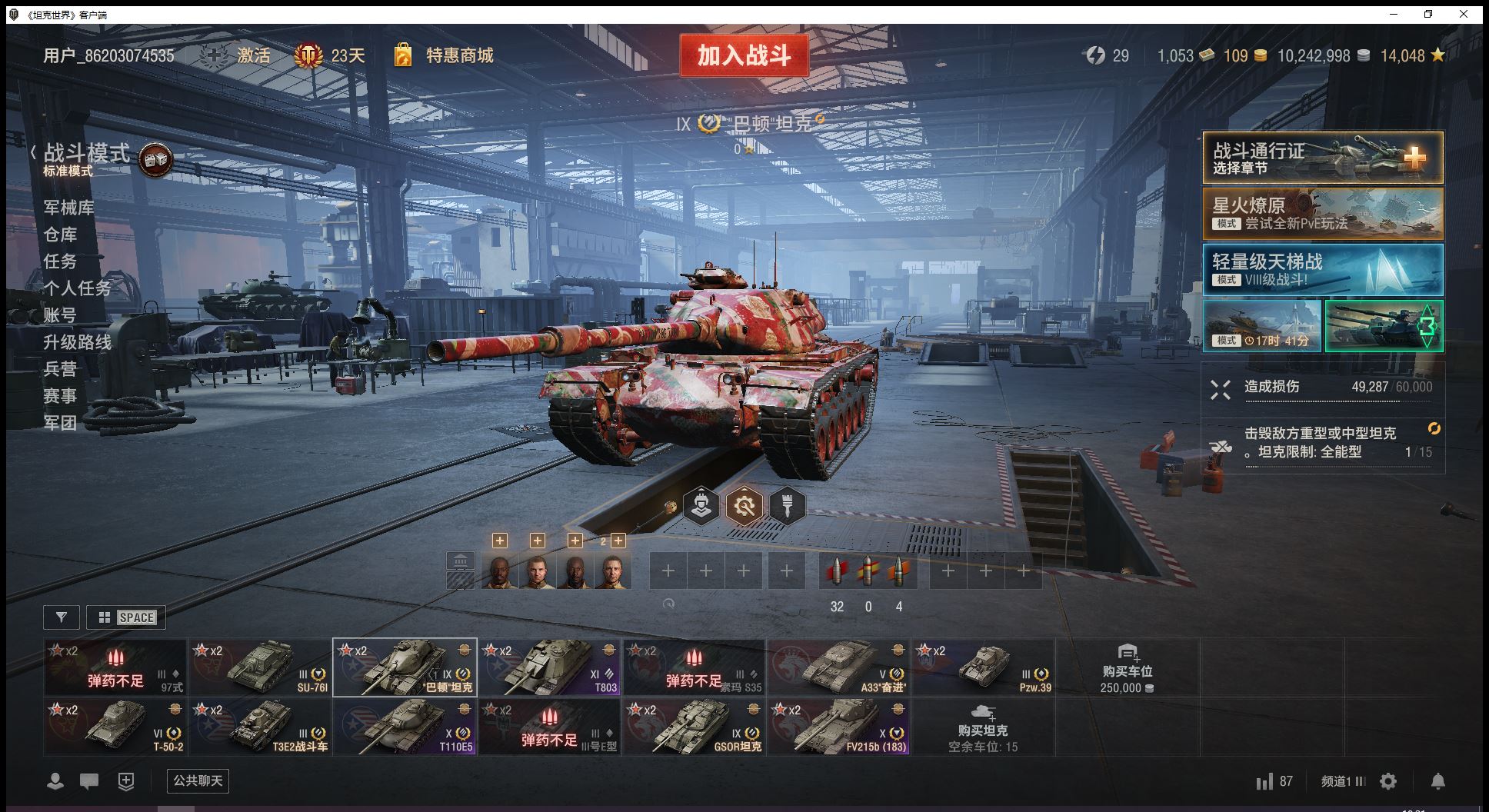Open the 兵营 barracks
Viewport: 1489px width, 812px height.
60,369
